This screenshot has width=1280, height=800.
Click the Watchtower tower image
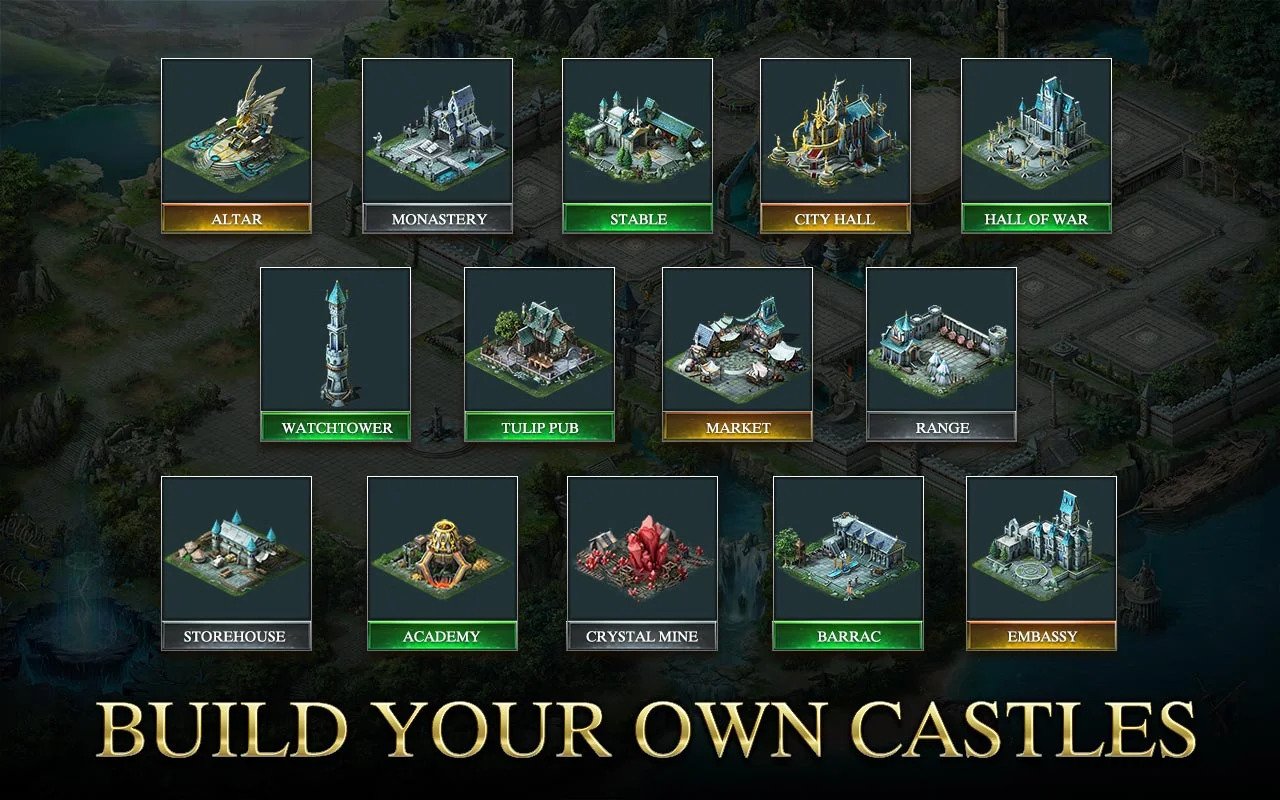click(337, 345)
